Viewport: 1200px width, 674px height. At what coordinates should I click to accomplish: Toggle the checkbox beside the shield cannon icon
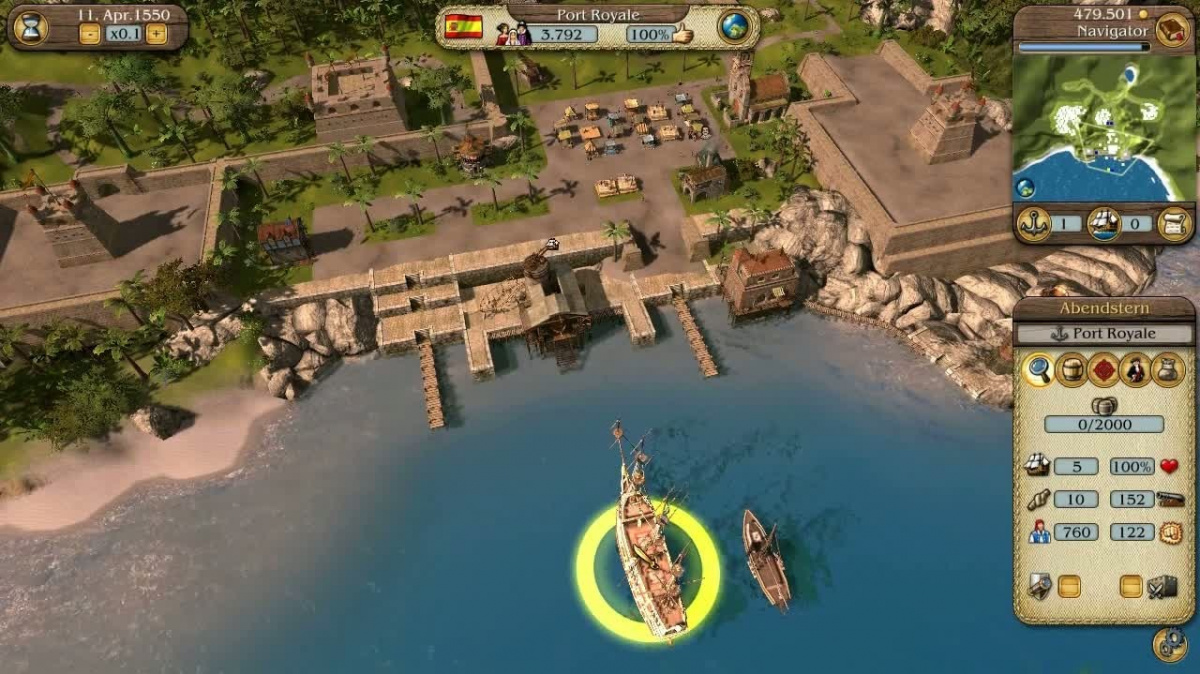click(1069, 586)
